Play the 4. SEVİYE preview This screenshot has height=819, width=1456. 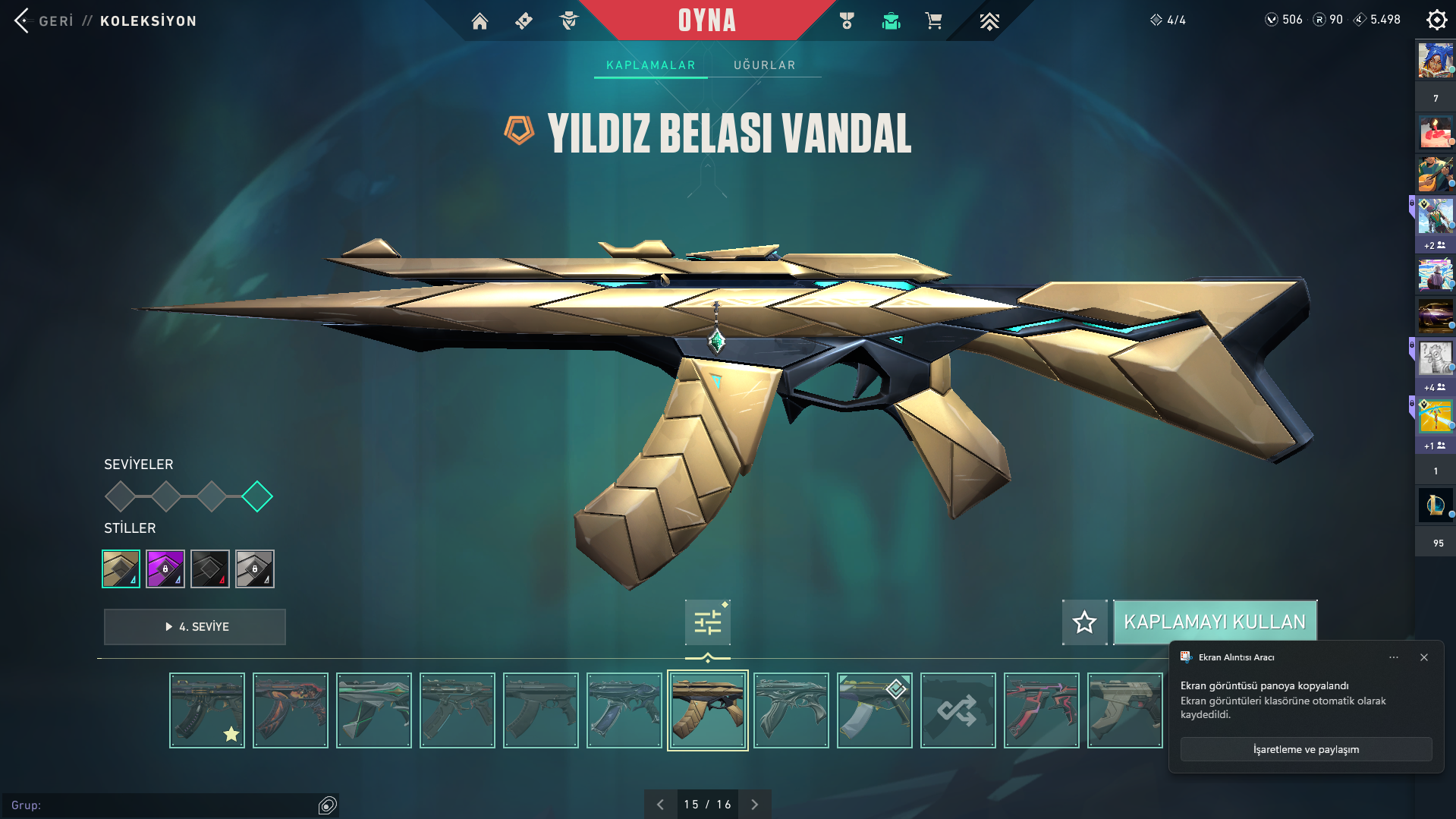coord(195,627)
